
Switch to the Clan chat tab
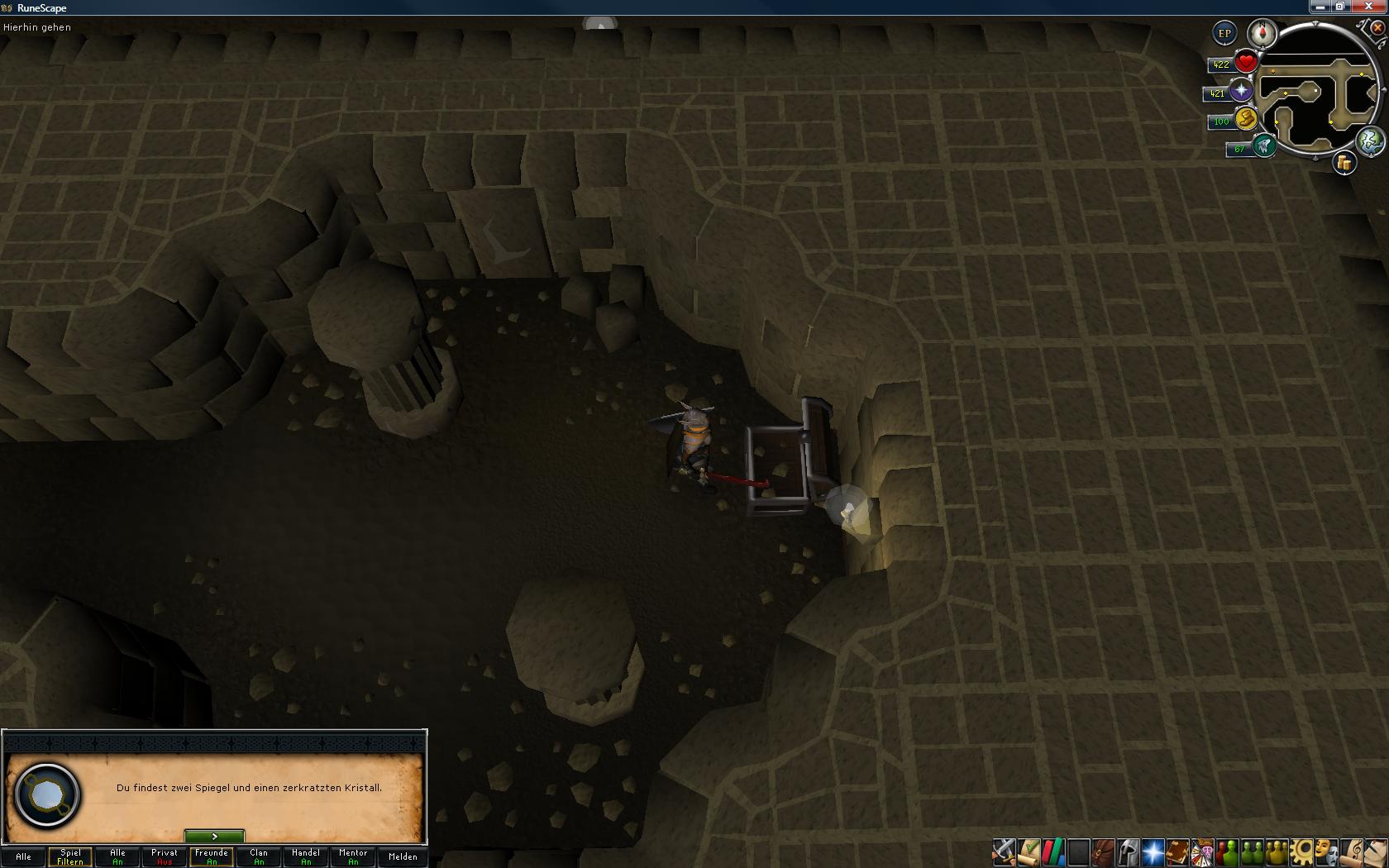click(259, 856)
